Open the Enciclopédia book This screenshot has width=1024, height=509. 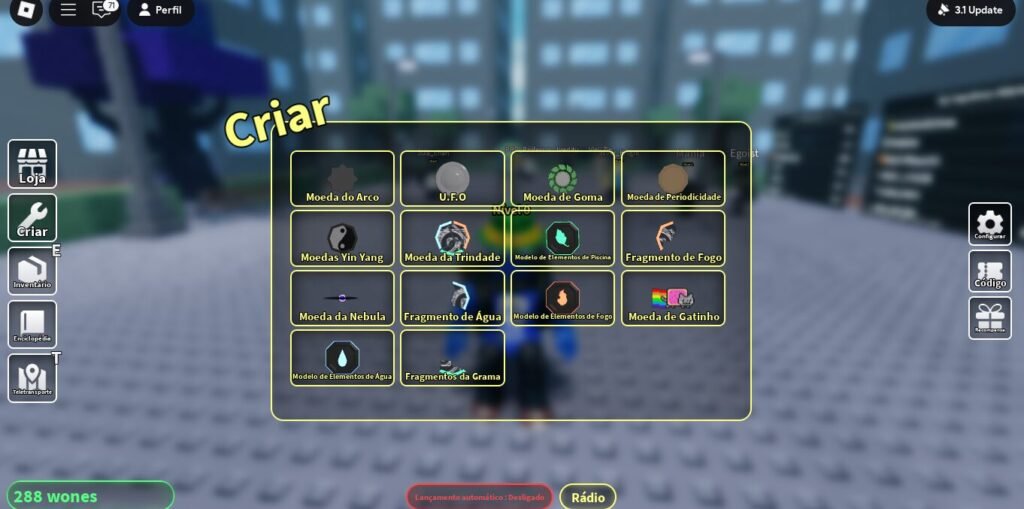coord(32,325)
